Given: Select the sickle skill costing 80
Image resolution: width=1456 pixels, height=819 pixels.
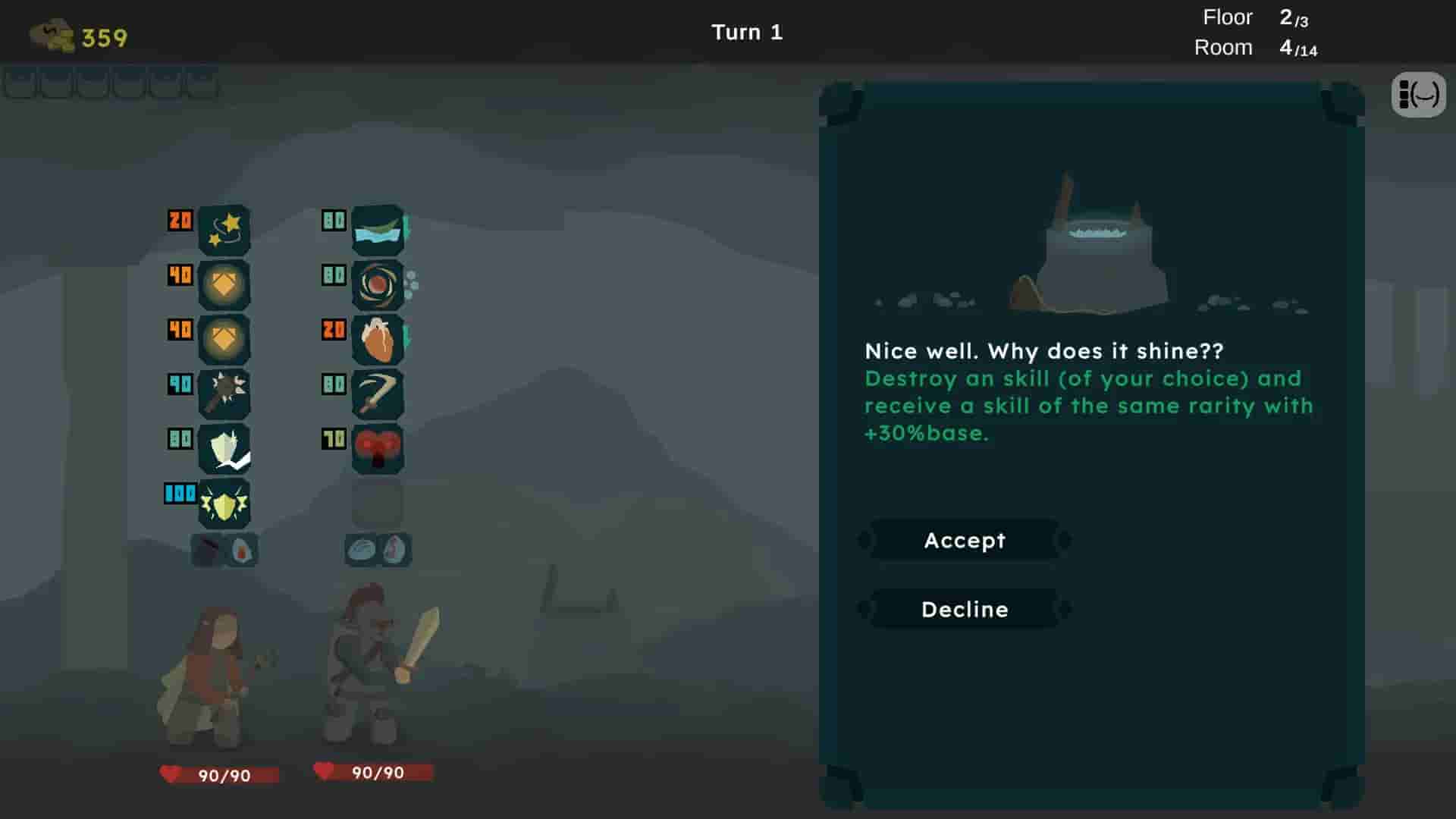Looking at the screenshot, I should (x=377, y=393).
